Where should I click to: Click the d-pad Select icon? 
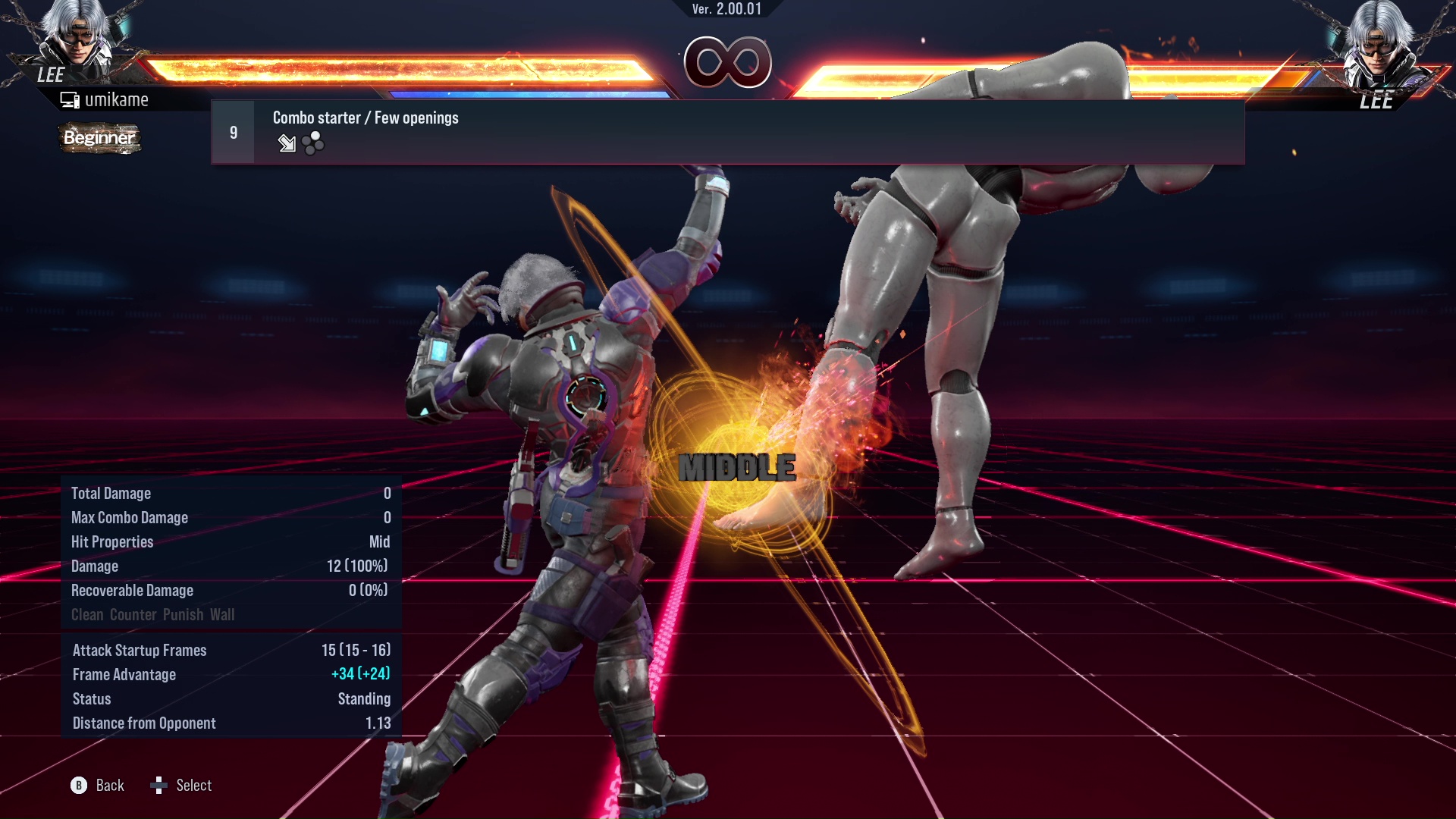click(x=160, y=786)
